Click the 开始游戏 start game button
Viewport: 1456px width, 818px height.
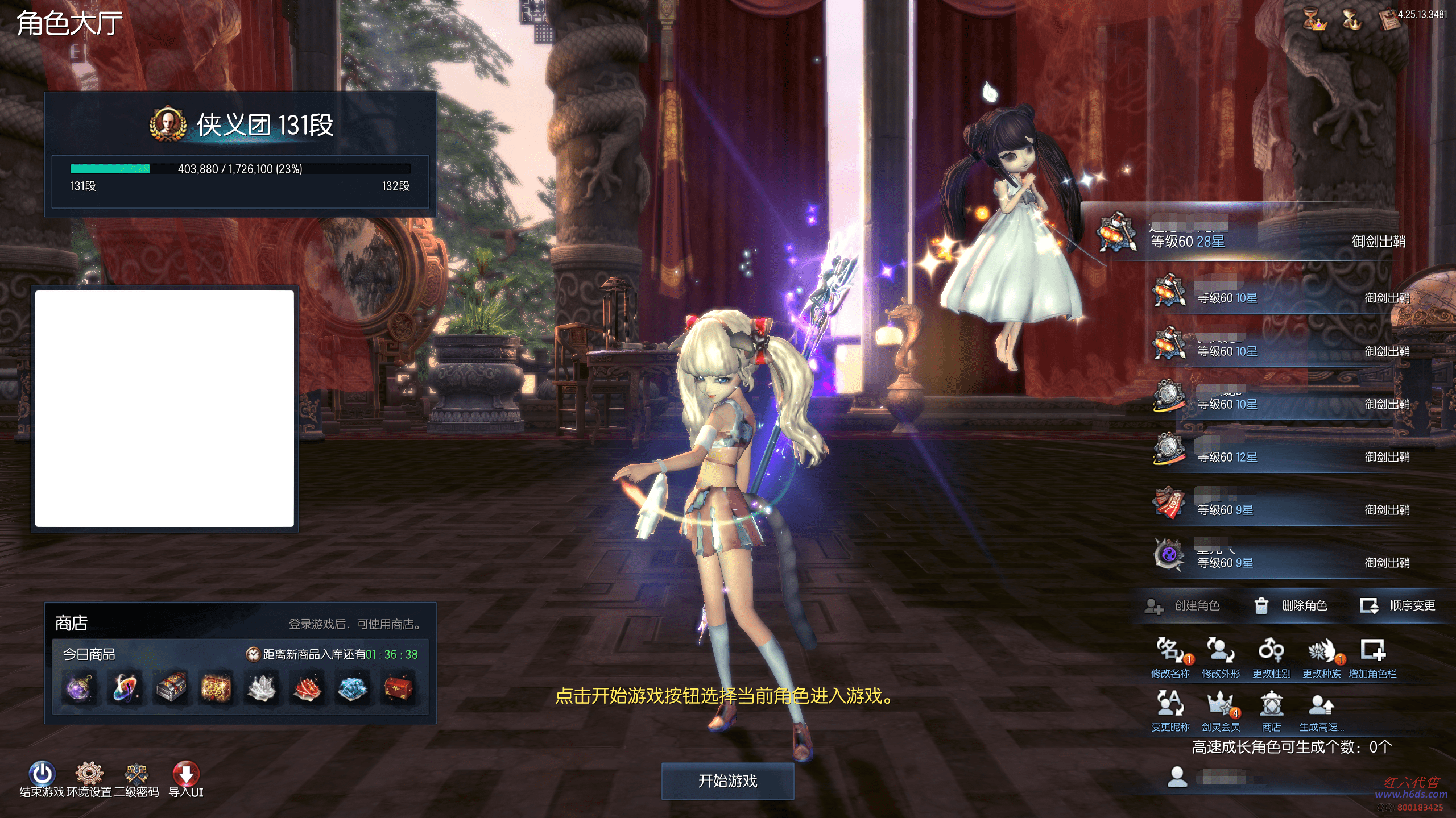[x=727, y=781]
